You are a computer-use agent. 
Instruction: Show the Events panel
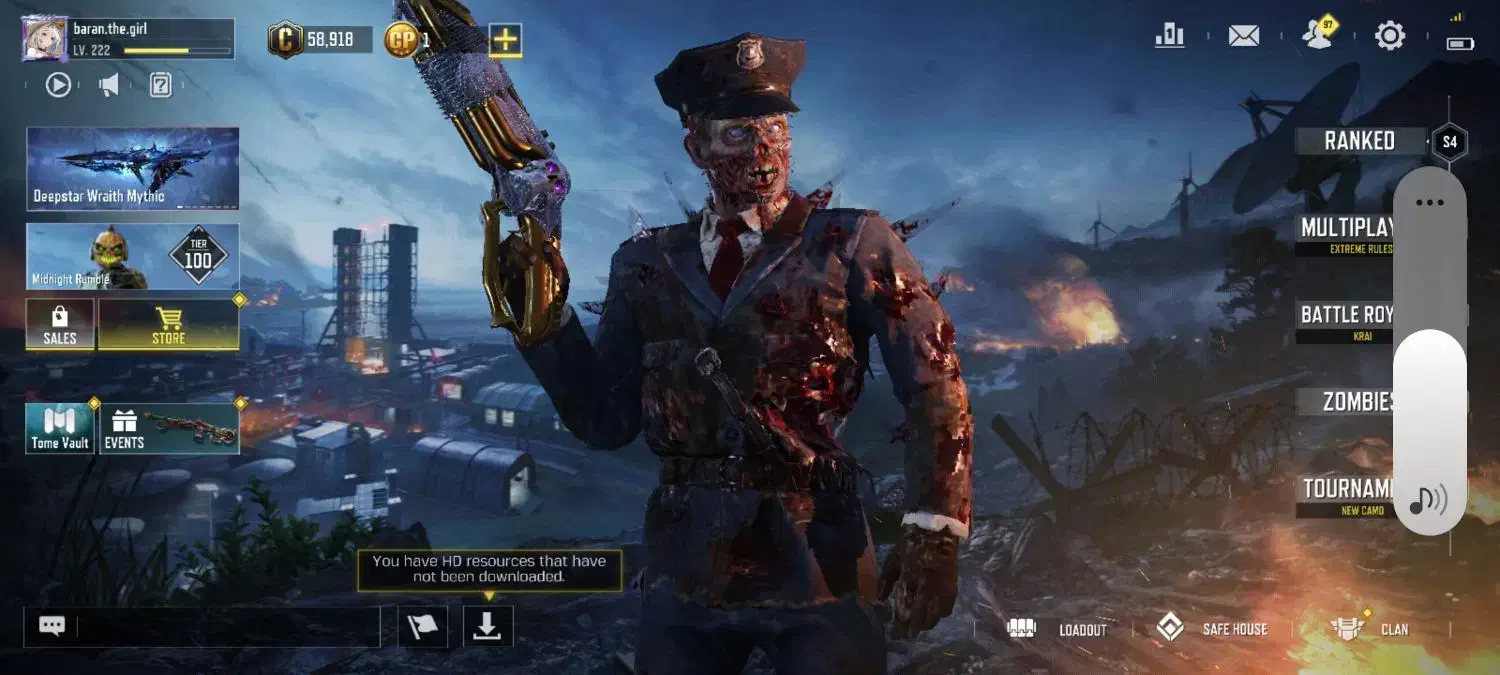point(168,429)
